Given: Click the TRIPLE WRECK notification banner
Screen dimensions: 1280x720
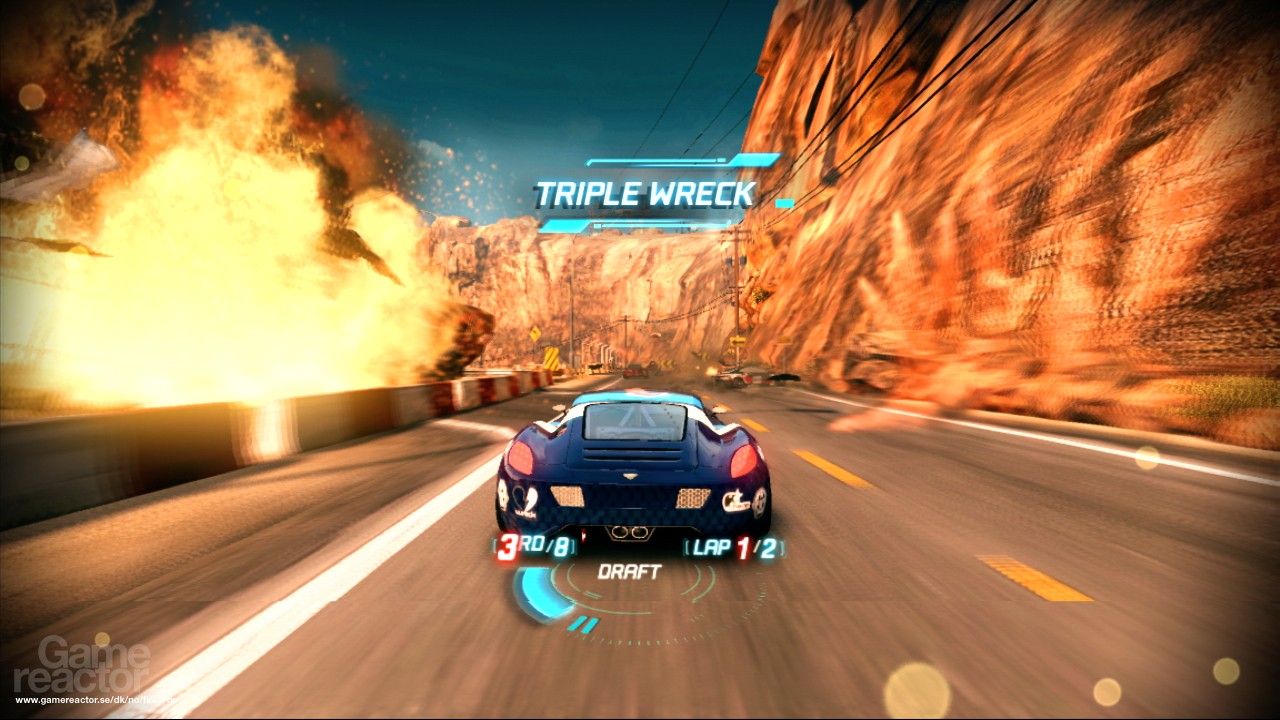Looking at the screenshot, I should (644, 191).
